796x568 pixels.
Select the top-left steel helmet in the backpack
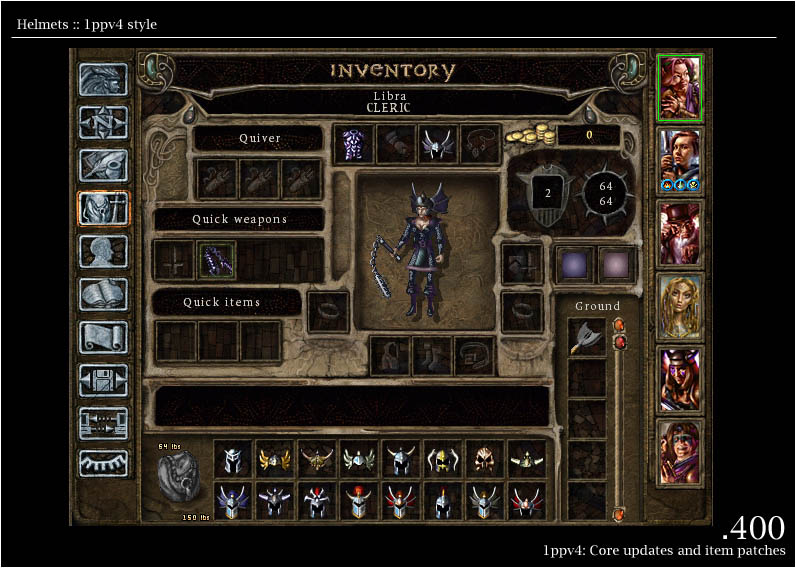(x=233, y=458)
